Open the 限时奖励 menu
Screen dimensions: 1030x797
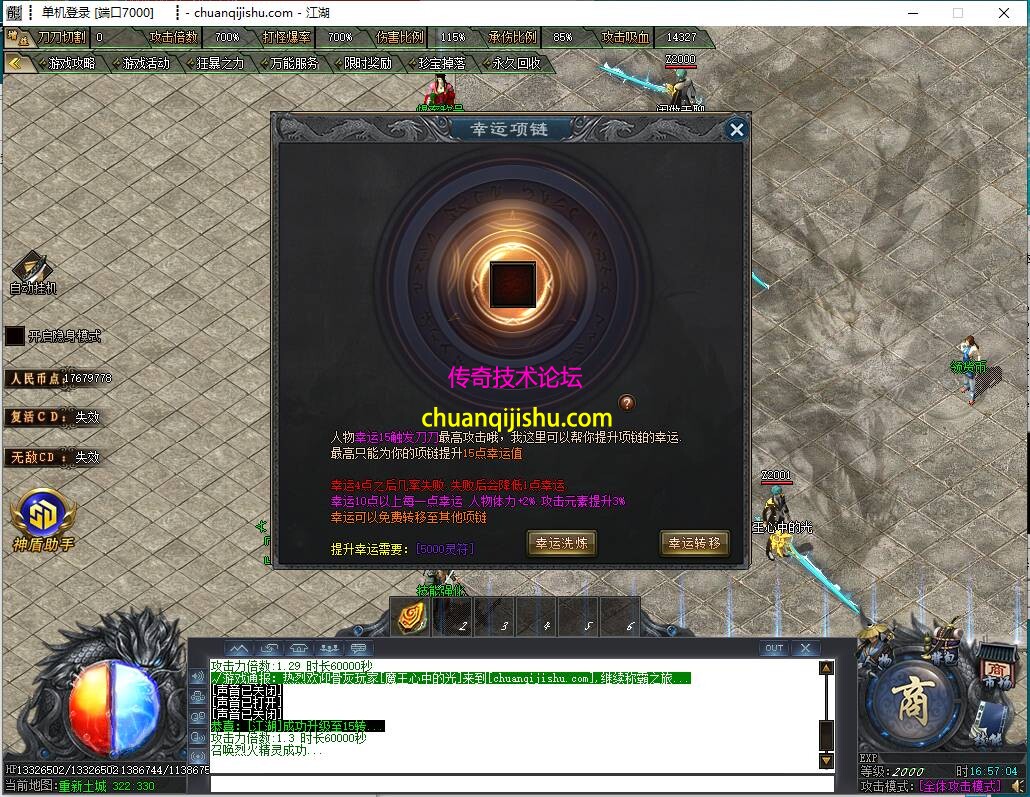[x=368, y=63]
